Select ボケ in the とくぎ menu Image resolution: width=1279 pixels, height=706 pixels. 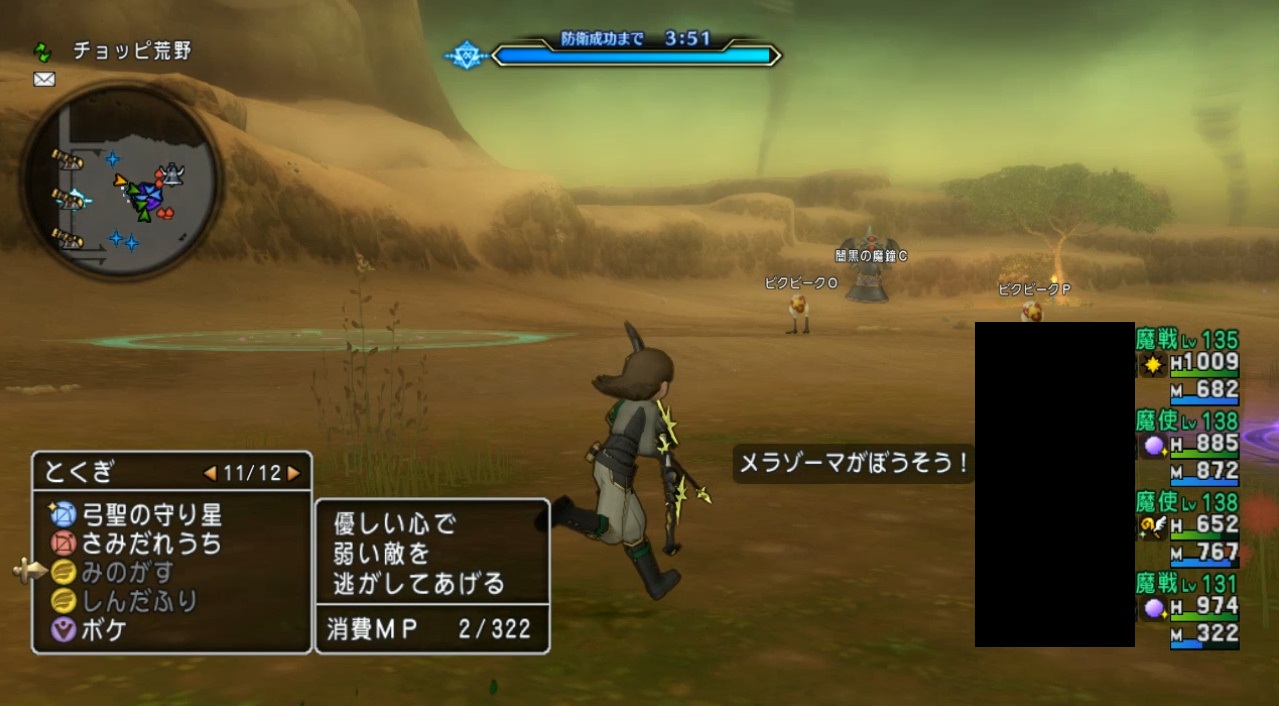[x=104, y=630]
